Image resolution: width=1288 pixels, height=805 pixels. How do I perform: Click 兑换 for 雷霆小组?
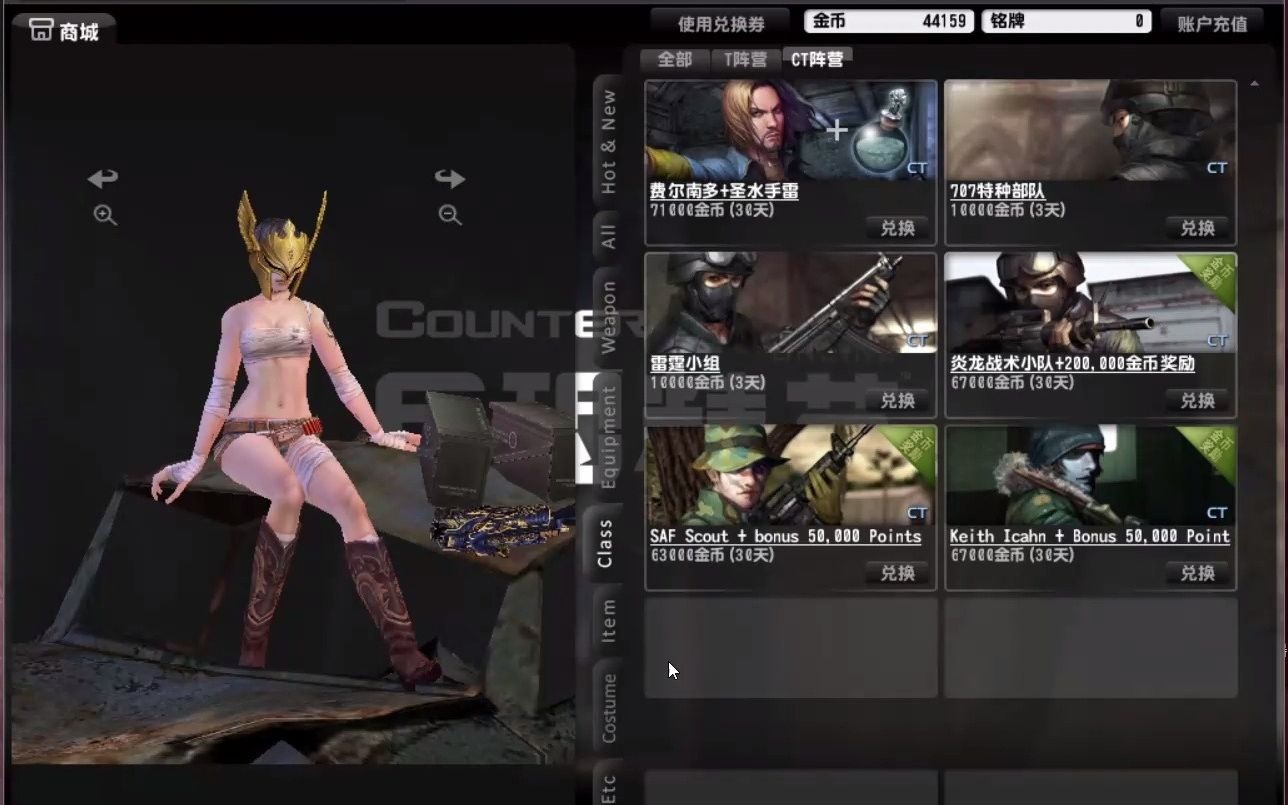(898, 401)
